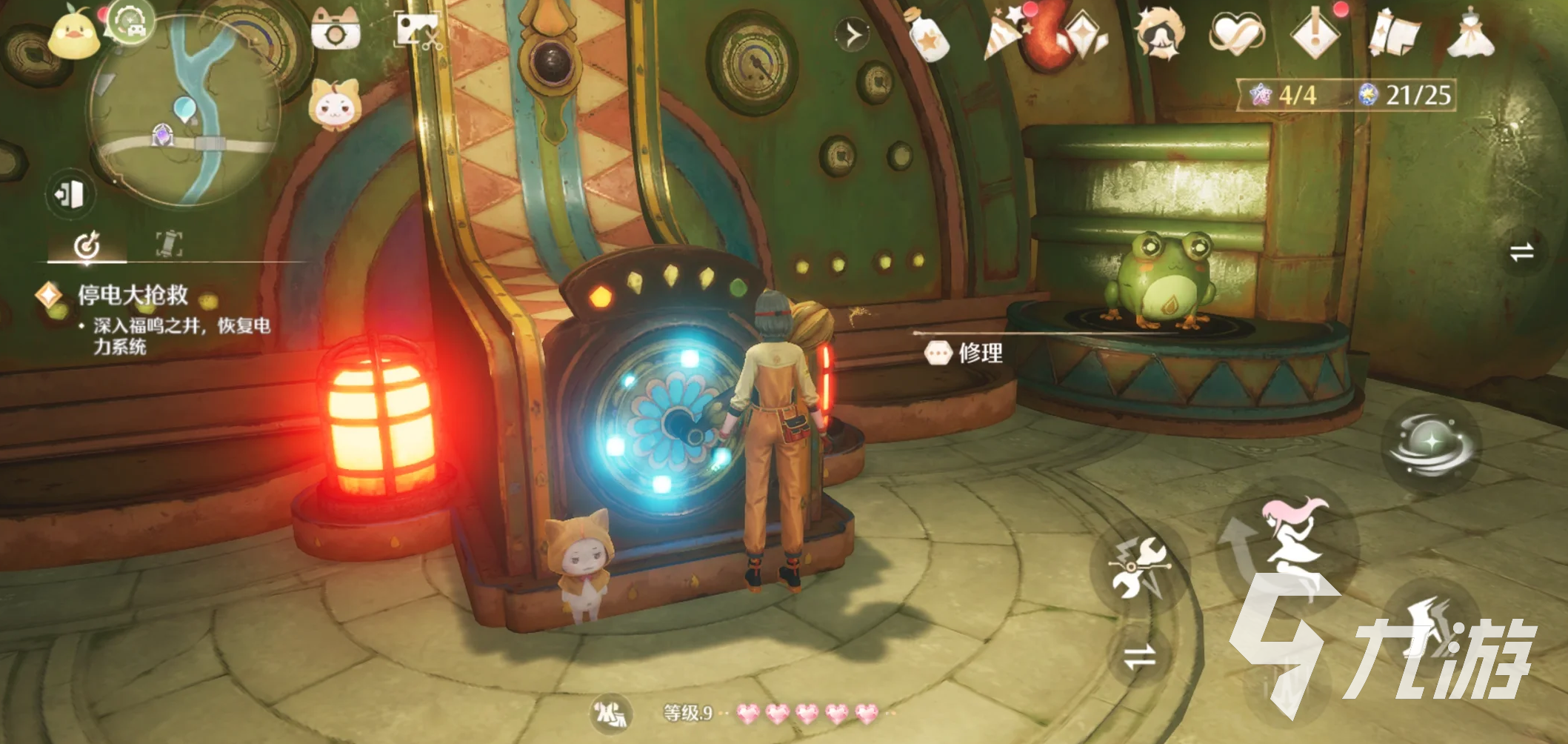The image size is (1568, 744).
Task: Activate the repair wrench ability
Action: pos(1139,567)
